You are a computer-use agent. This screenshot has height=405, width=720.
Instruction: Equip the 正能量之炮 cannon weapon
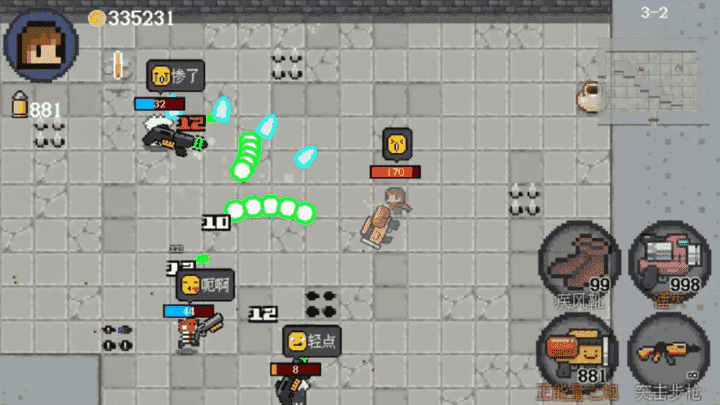[579, 353]
